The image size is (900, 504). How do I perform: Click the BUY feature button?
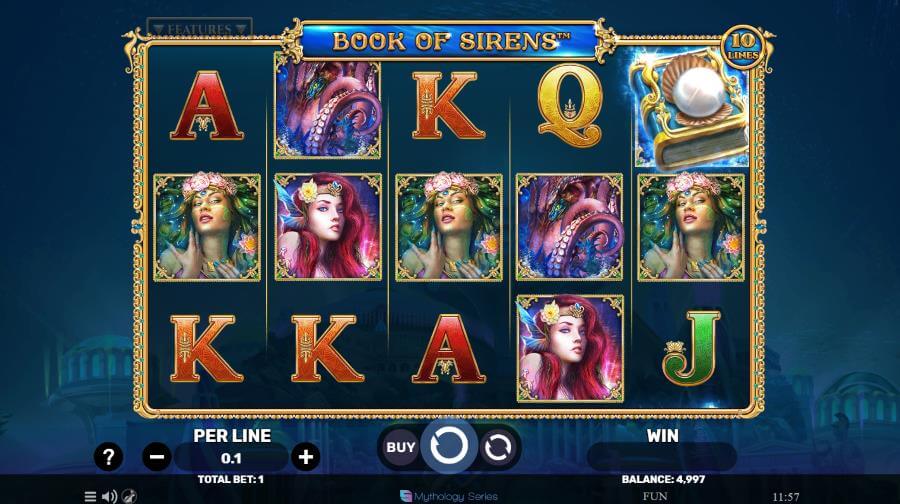coord(401,447)
